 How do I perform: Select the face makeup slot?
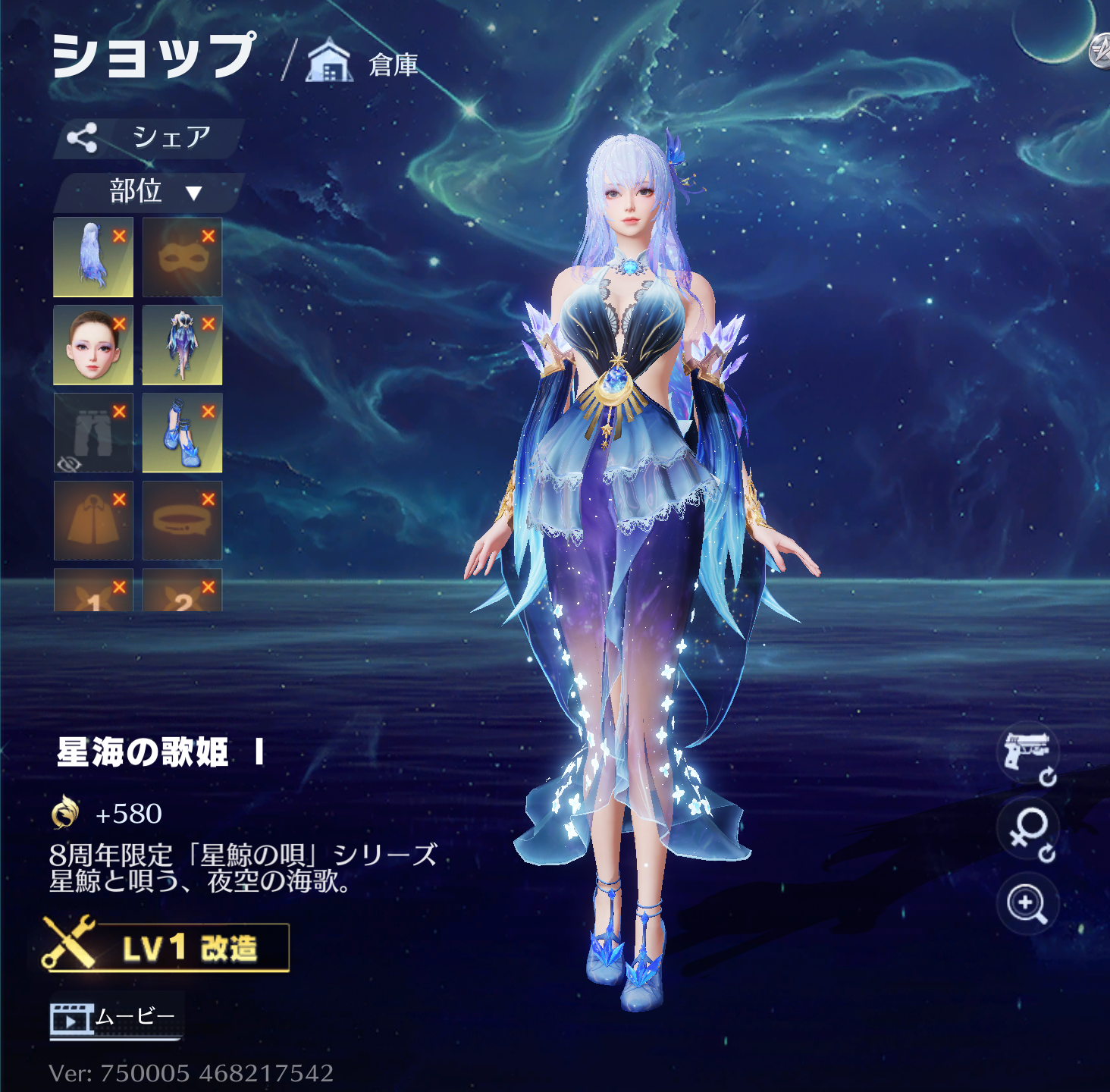(x=92, y=346)
